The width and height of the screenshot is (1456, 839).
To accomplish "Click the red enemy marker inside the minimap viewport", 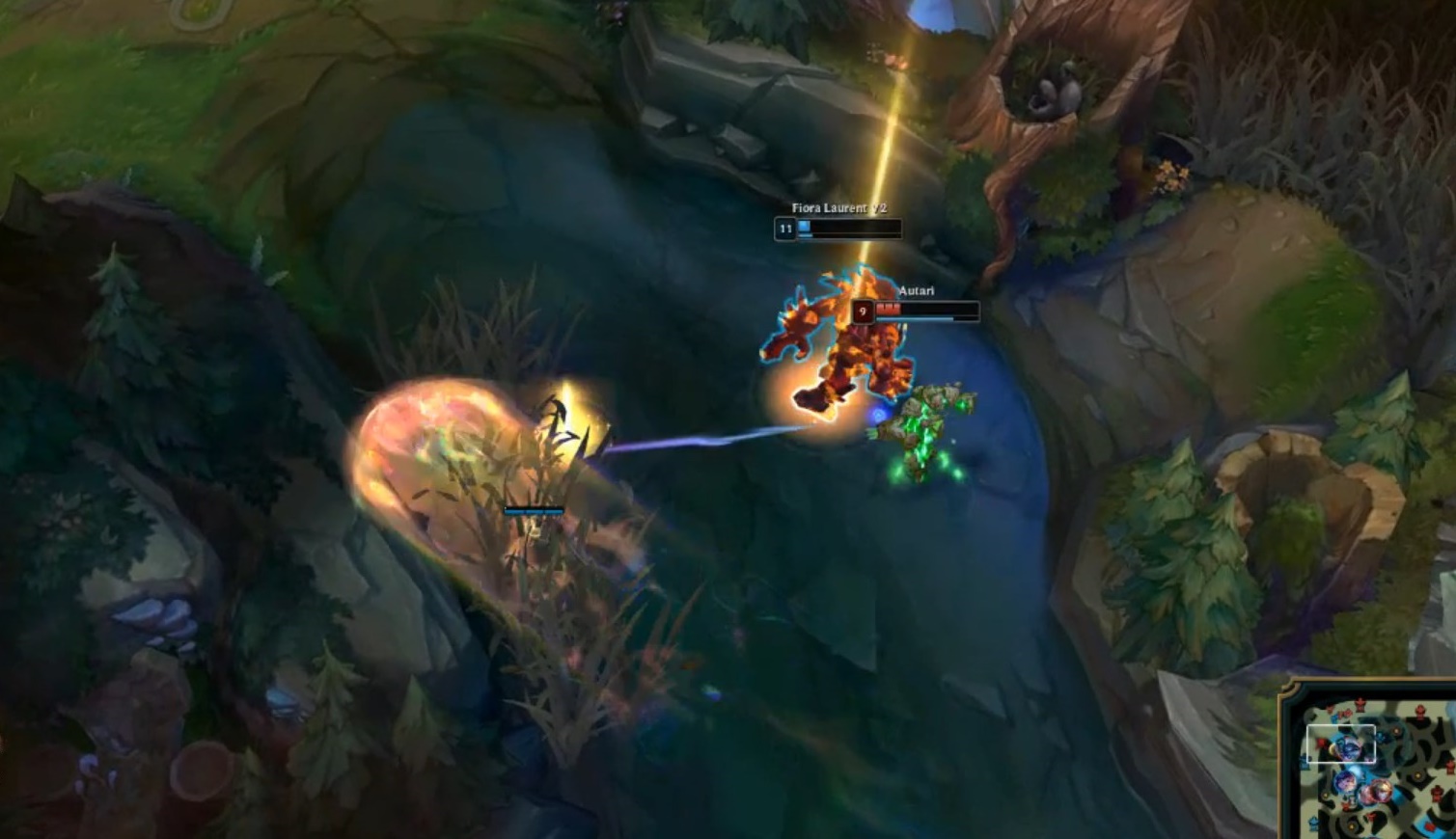I will (1319, 743).
